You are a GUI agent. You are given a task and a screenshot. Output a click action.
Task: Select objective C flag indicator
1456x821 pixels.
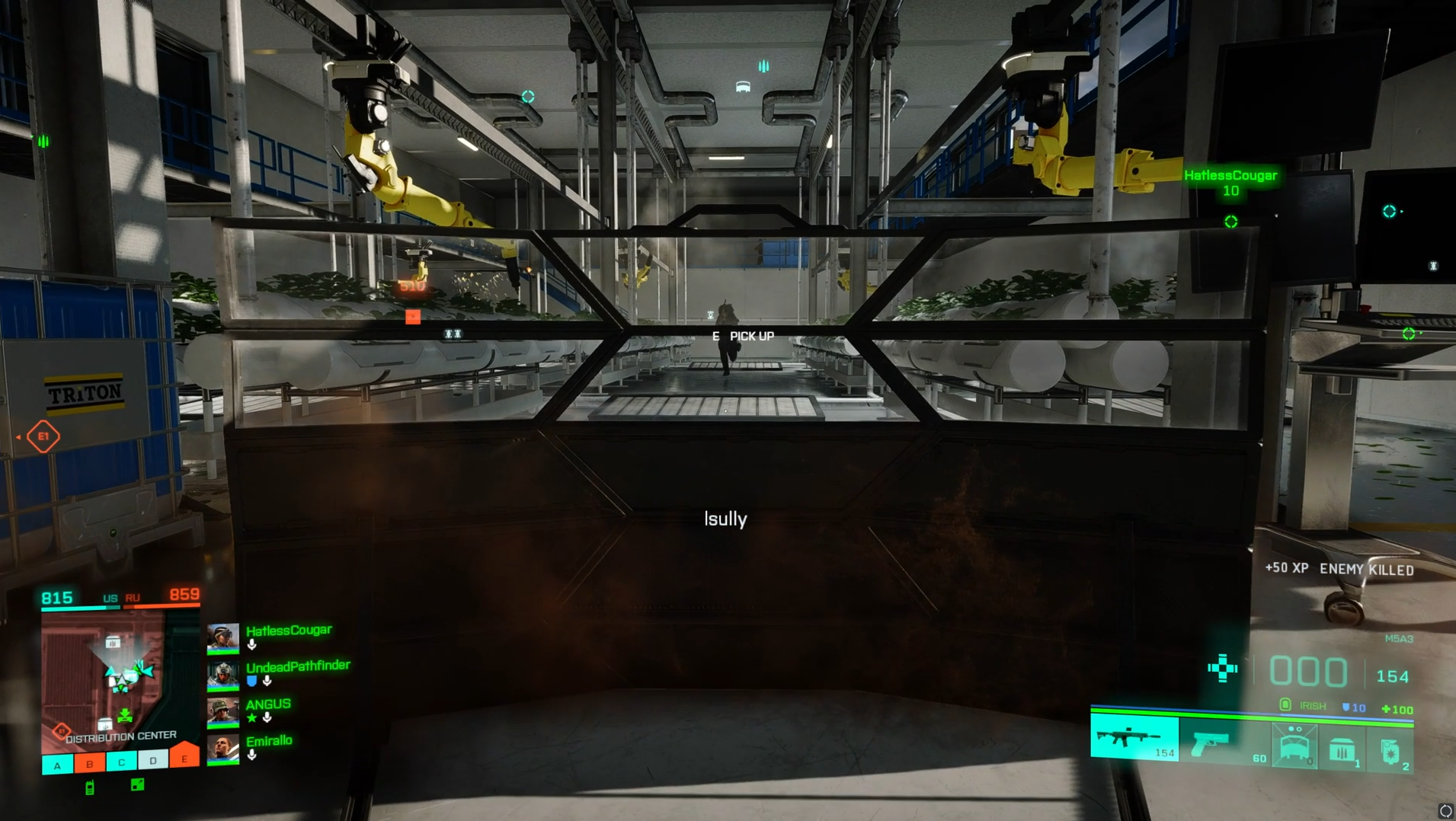click(121, 762)
